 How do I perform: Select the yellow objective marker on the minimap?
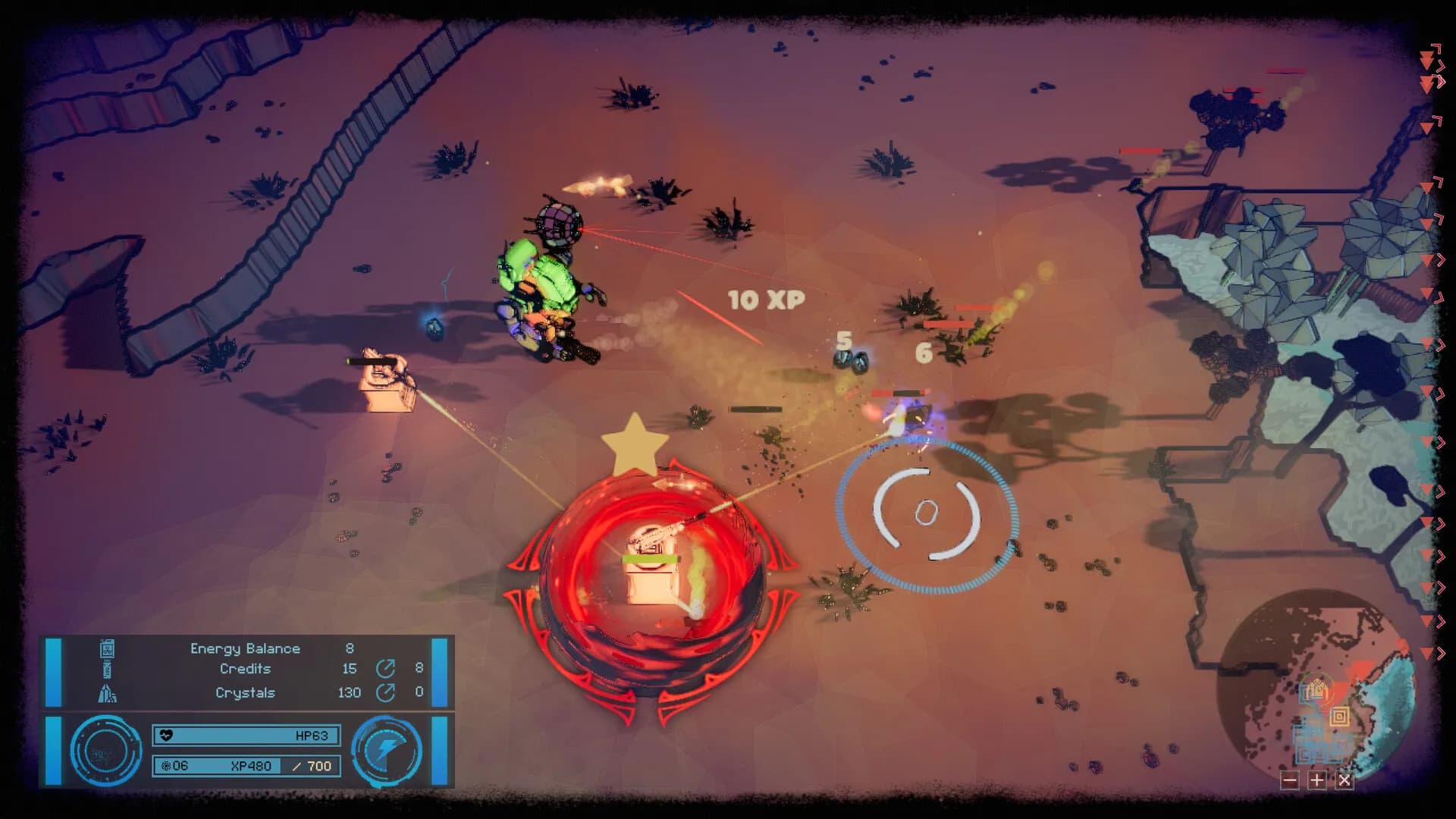pyautogui.click(x=1340, y=716)
